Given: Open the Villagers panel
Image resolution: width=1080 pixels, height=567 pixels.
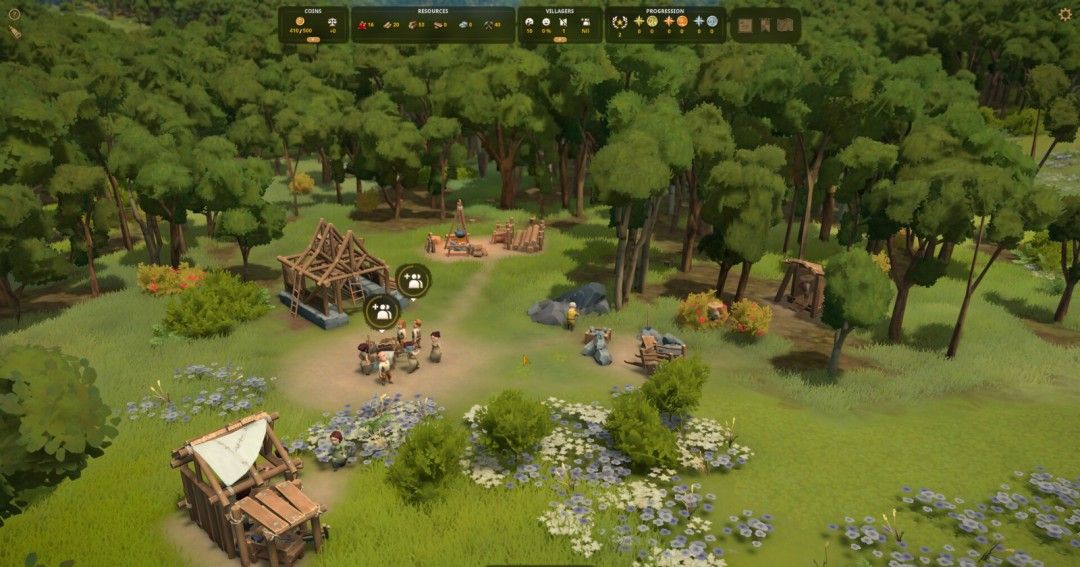Looking at the screenshot, I should click(559, 11).
